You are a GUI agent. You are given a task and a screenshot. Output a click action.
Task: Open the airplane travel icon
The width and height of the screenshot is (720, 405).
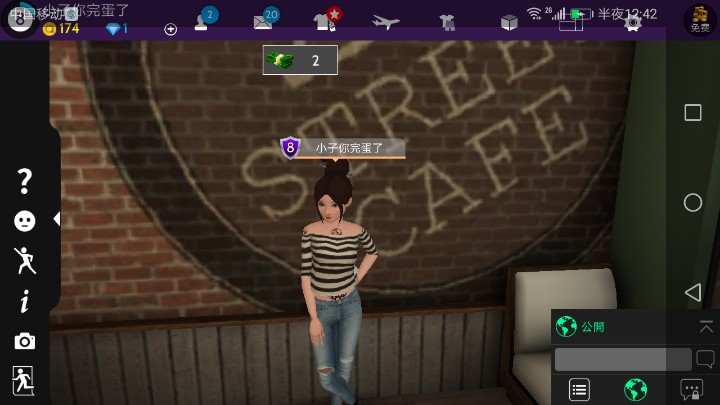click(x=385, y=21)
